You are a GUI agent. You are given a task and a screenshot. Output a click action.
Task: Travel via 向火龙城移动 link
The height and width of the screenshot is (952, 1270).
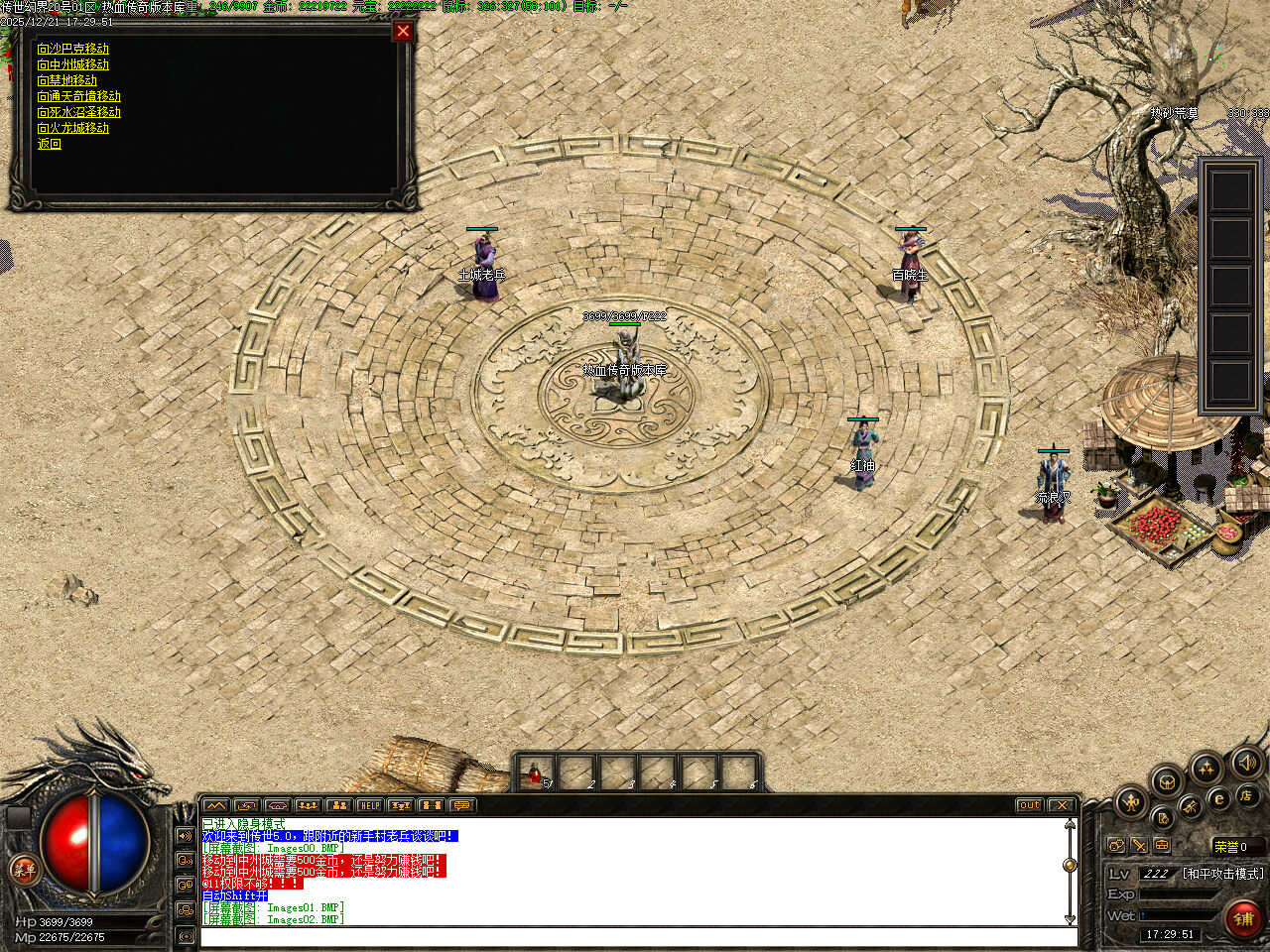[x=72, y=128]
